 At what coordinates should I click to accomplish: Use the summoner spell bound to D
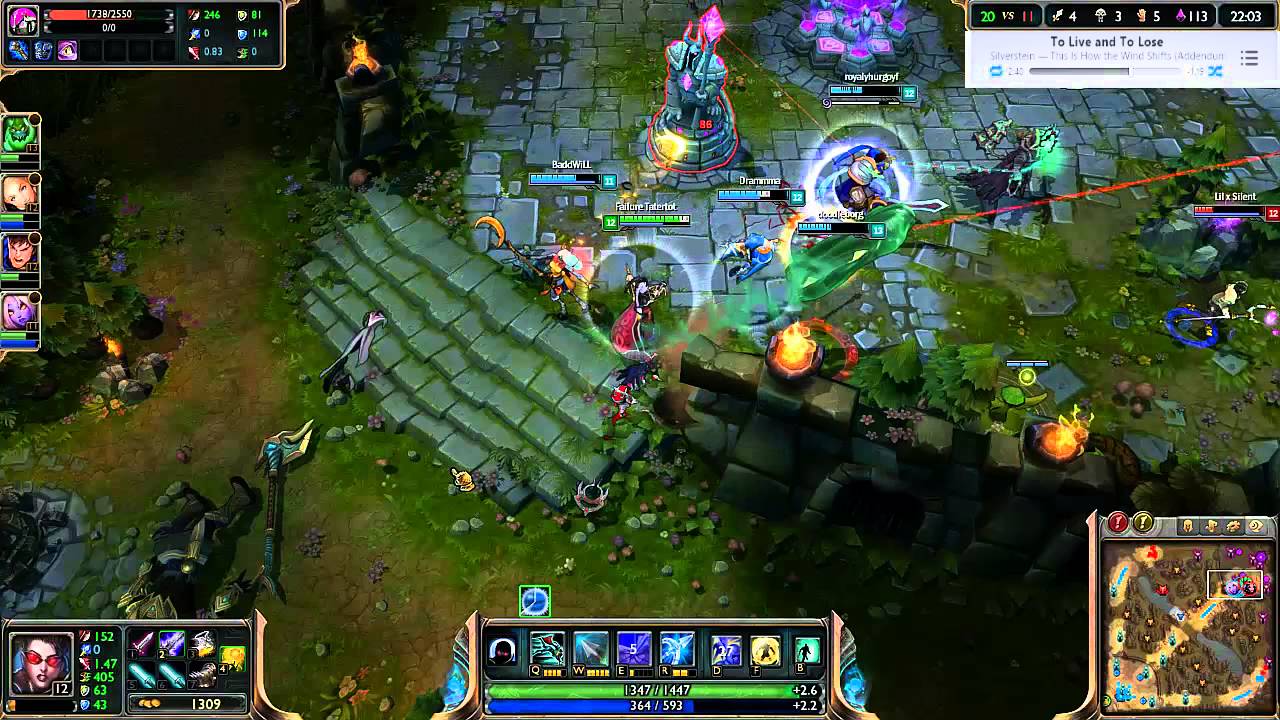[726, 650]
